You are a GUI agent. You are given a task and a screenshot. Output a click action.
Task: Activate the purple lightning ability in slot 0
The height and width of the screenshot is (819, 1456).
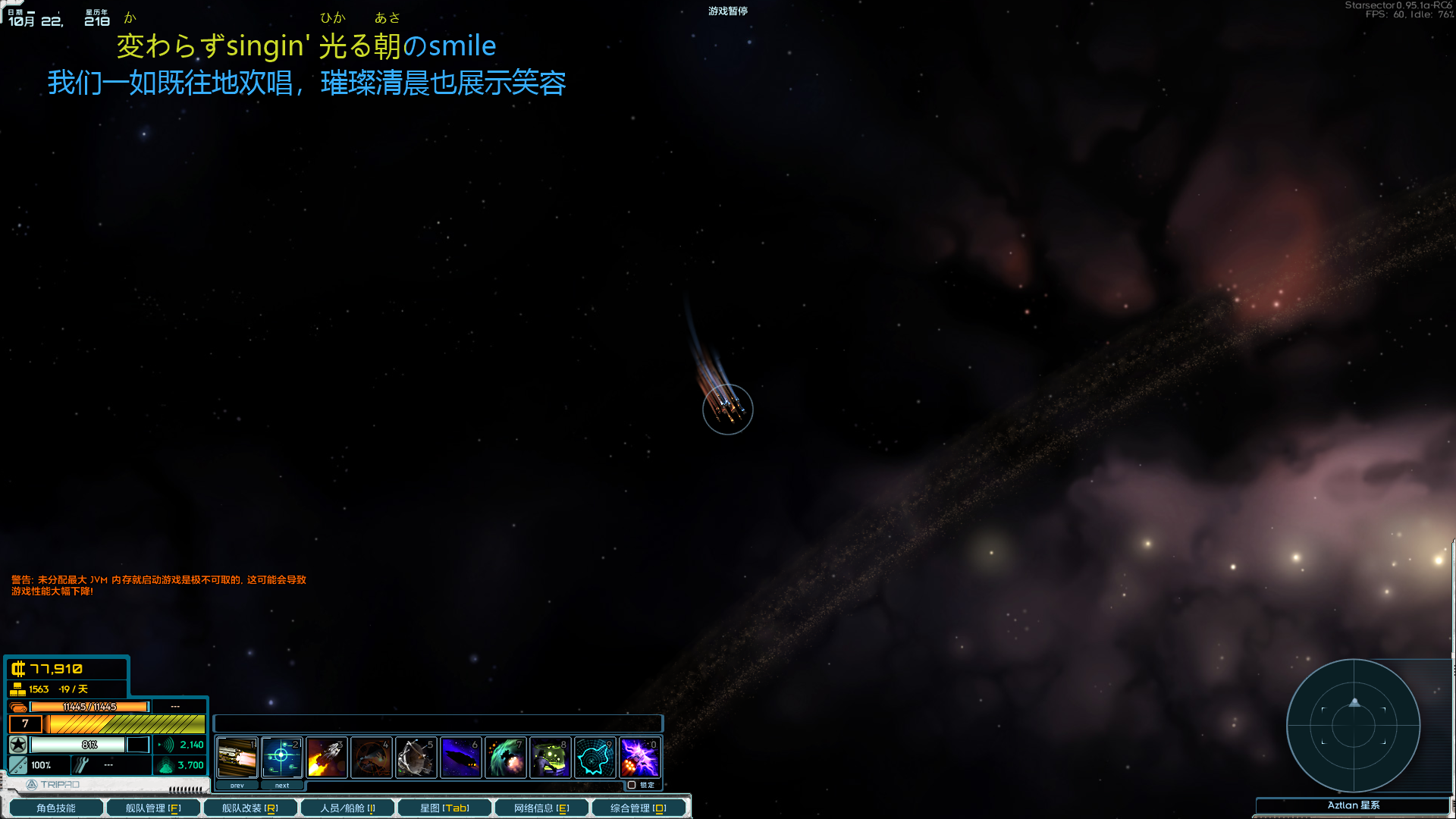coord(640,757)
